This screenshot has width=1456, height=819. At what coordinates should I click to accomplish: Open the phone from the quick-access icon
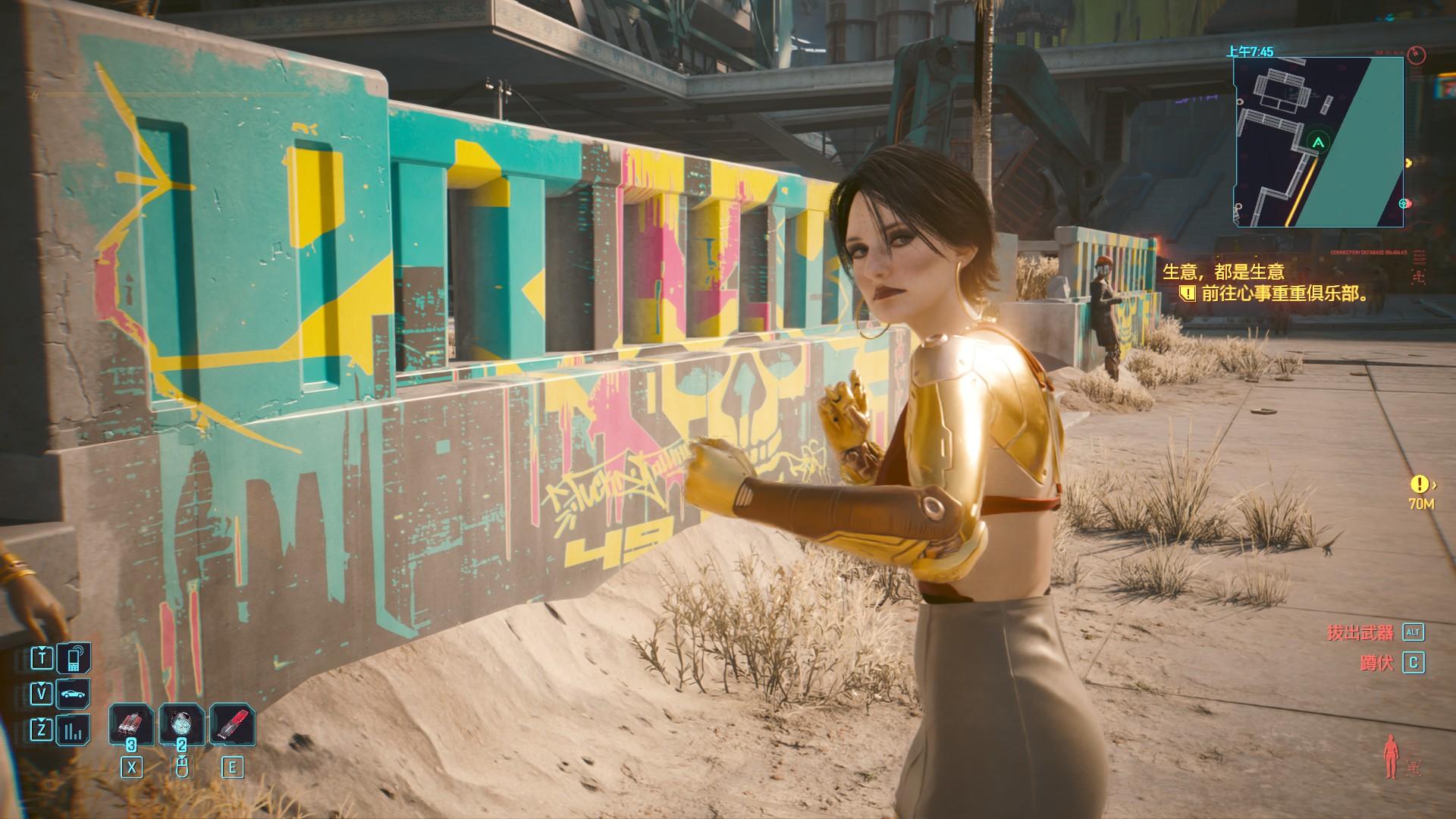74,658
